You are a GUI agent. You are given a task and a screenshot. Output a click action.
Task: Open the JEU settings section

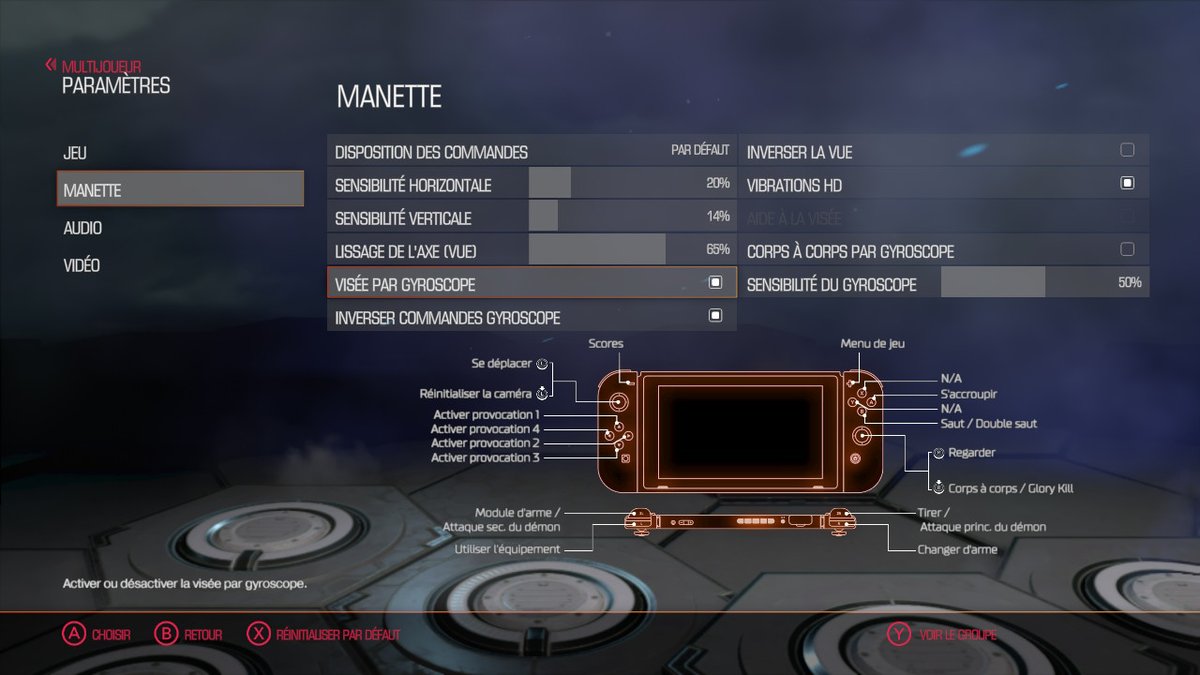75,153
